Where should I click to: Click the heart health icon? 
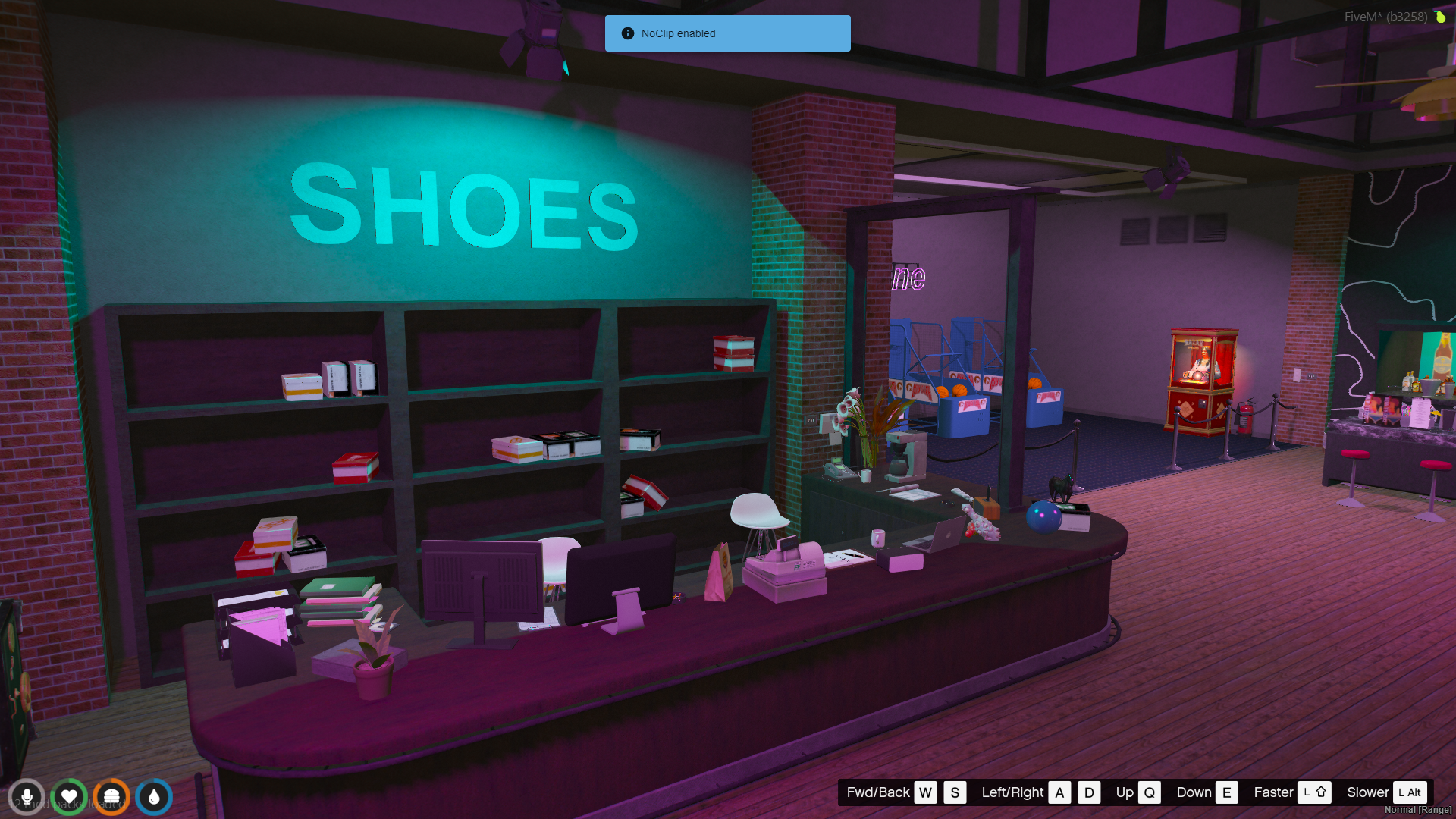(69, 797)
